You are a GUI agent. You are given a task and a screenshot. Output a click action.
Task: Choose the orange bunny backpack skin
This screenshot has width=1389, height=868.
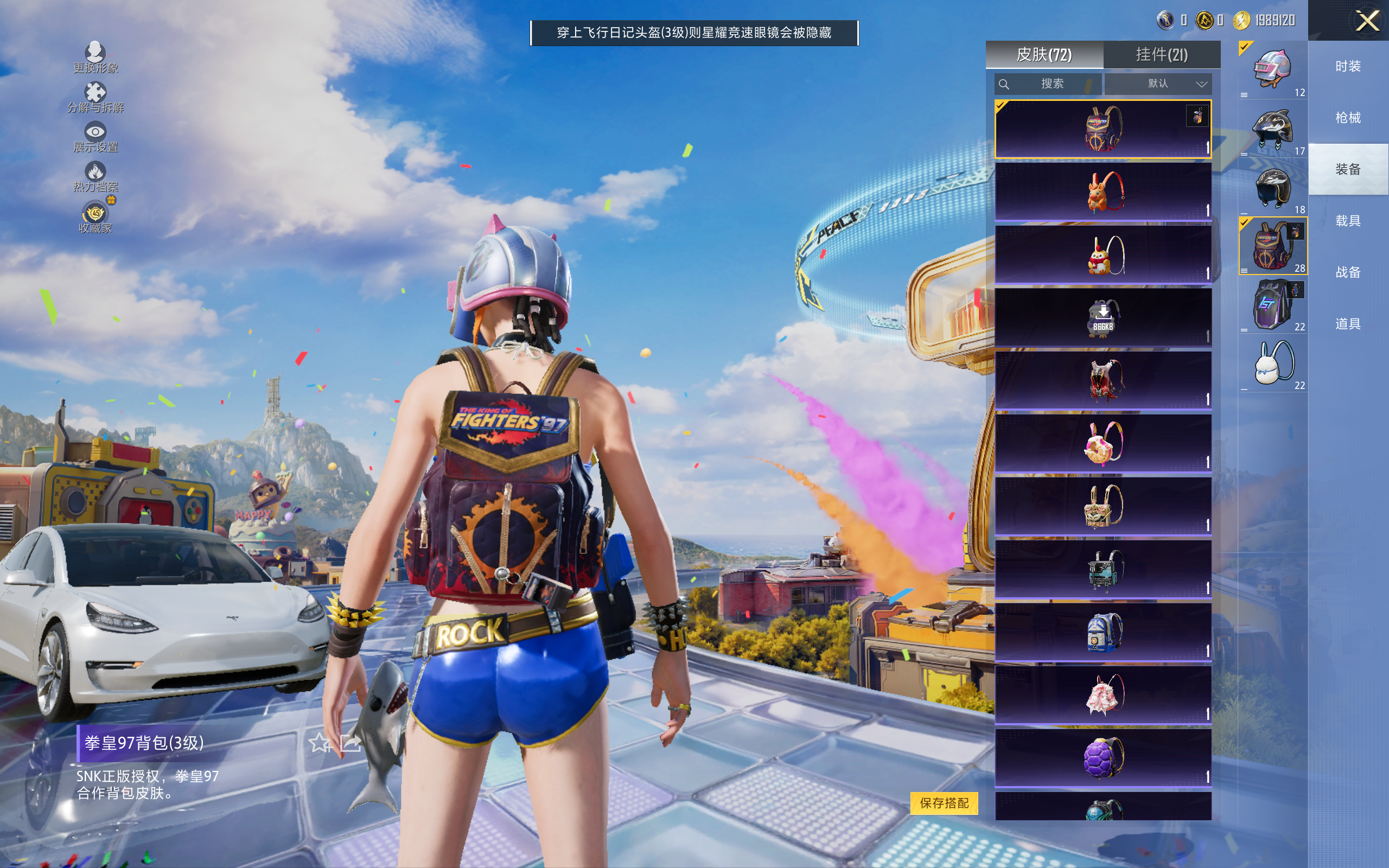pos(1103,192)
